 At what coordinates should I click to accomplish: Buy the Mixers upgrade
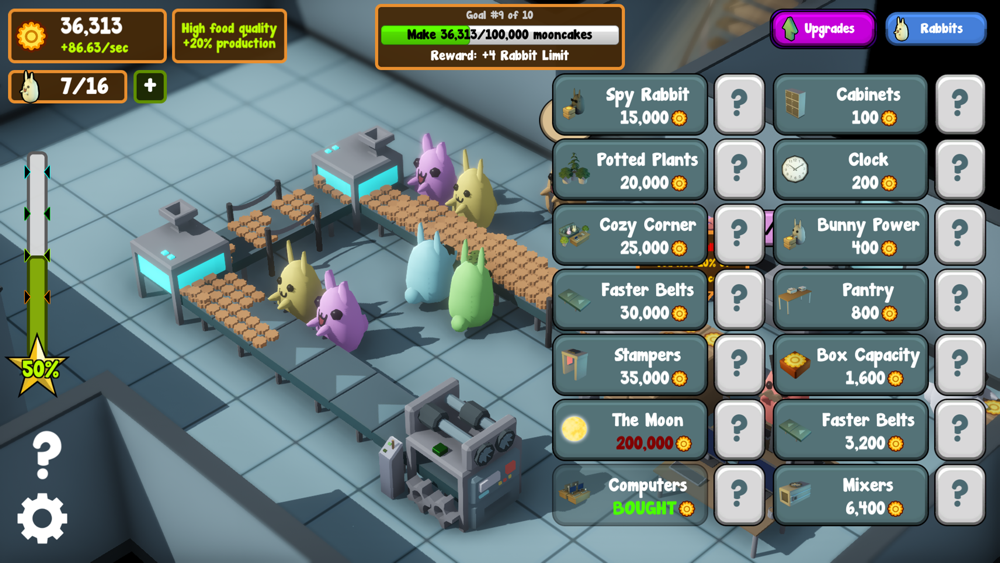click(x=850, y=495)
